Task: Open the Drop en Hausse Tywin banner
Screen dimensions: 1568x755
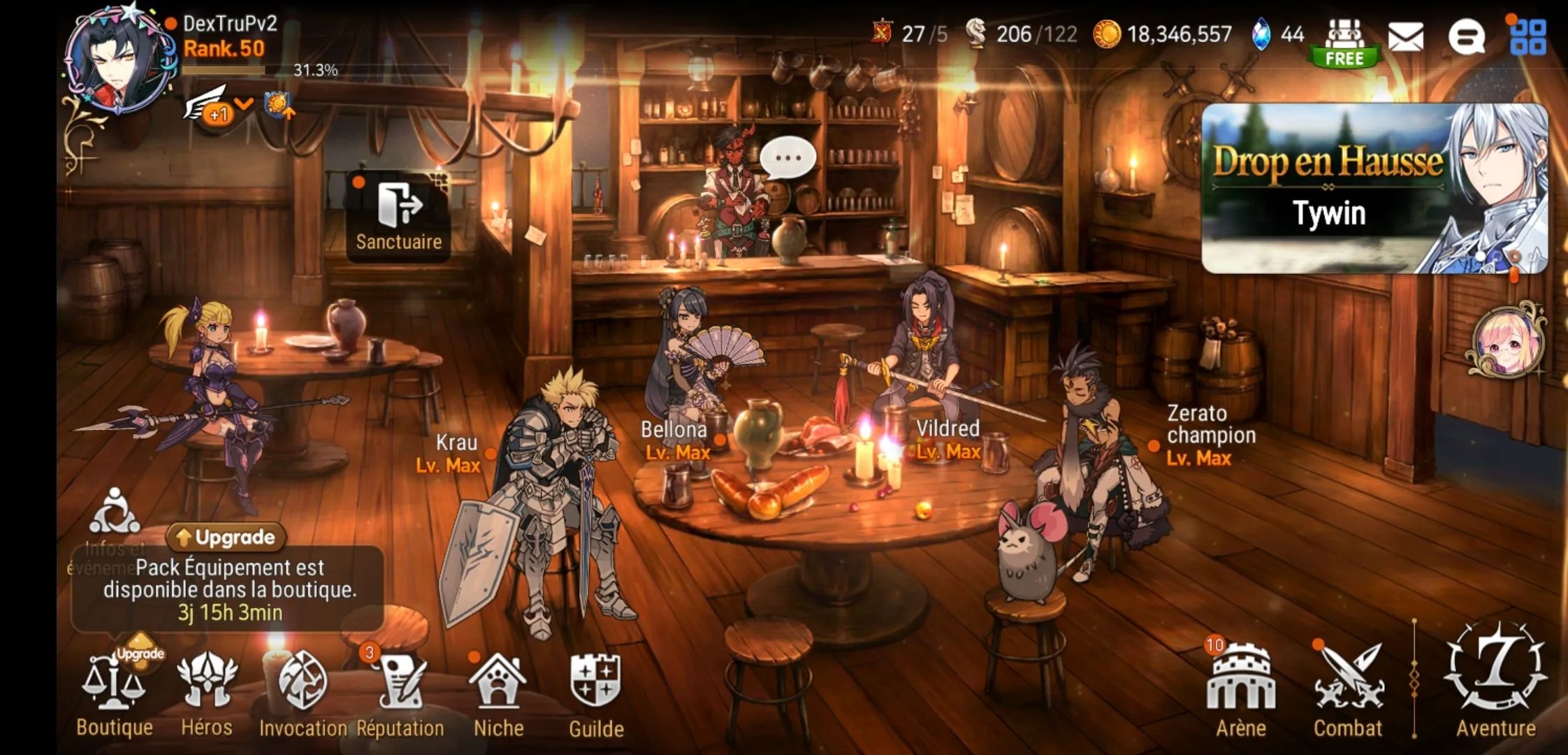Action: (1374, 188)
